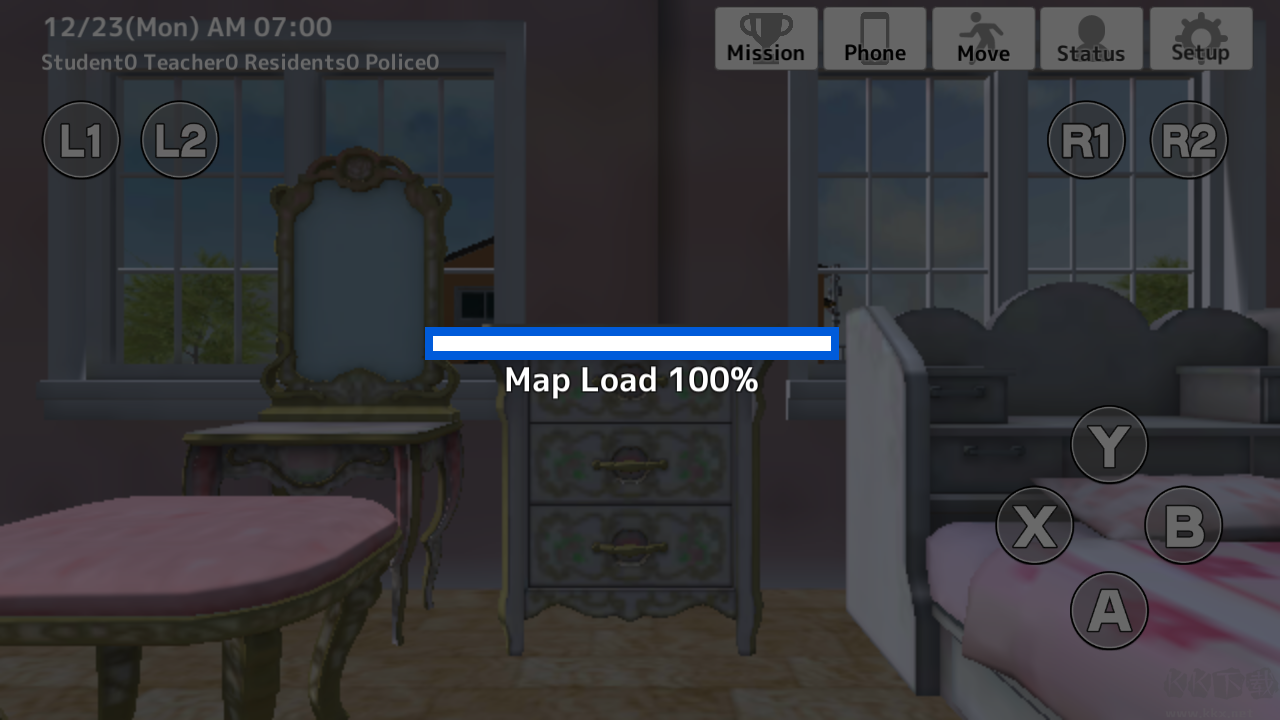Open the Mission menu

(x=766, y=39)
